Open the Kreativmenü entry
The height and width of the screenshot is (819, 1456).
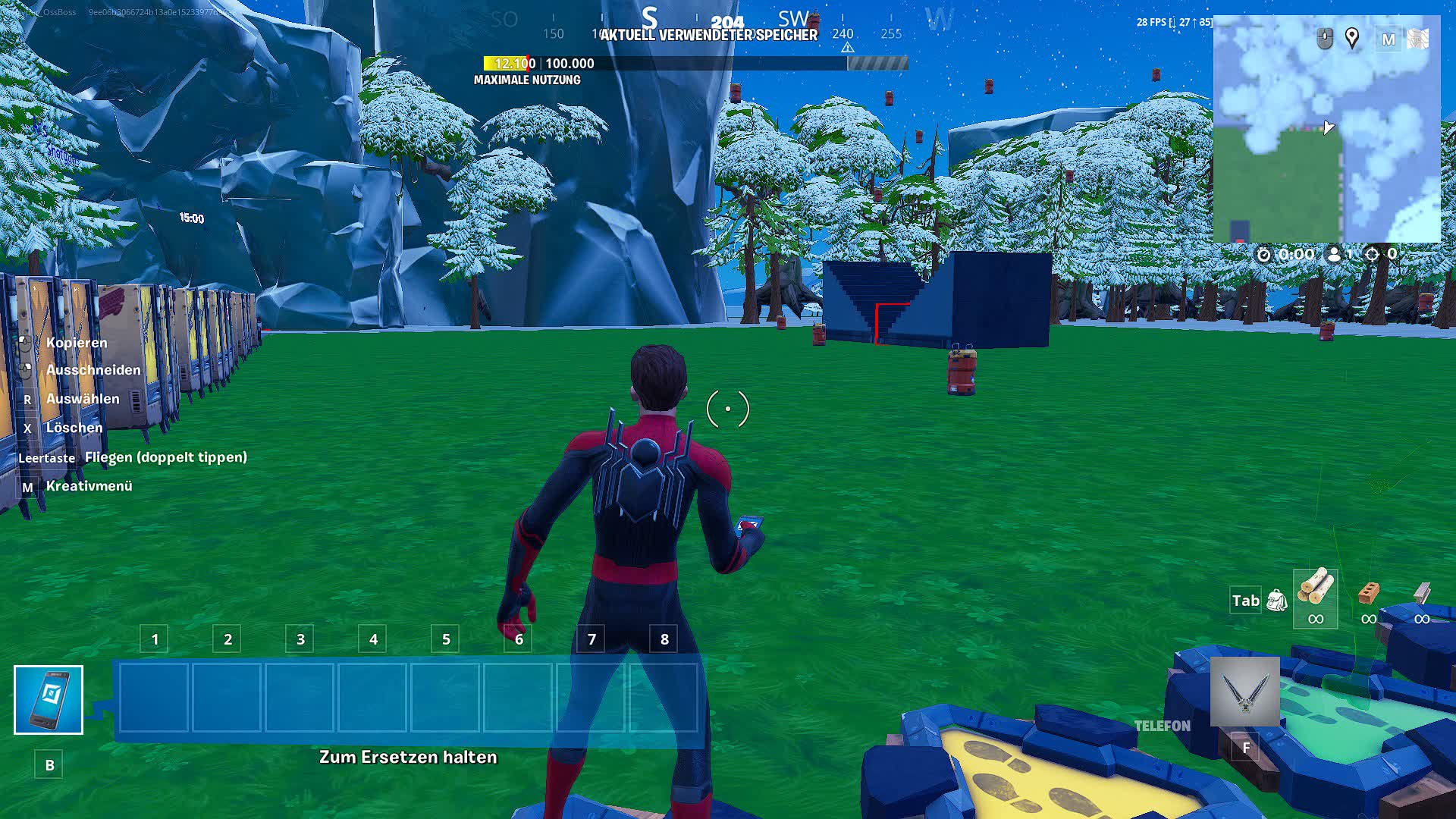pyautogui.click(x=89, y=485)
